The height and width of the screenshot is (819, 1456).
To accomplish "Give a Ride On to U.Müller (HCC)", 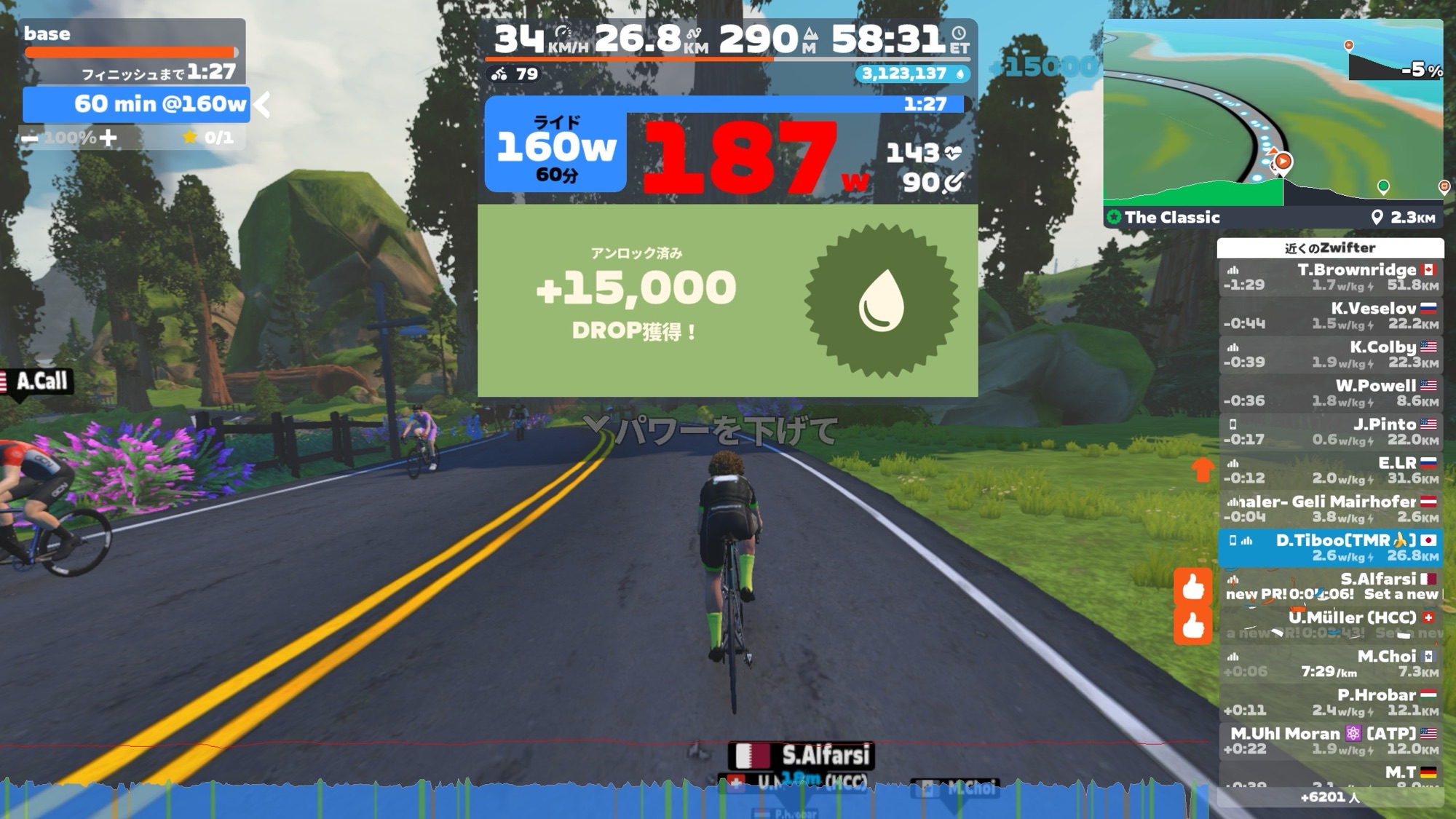I will 1193,625.
